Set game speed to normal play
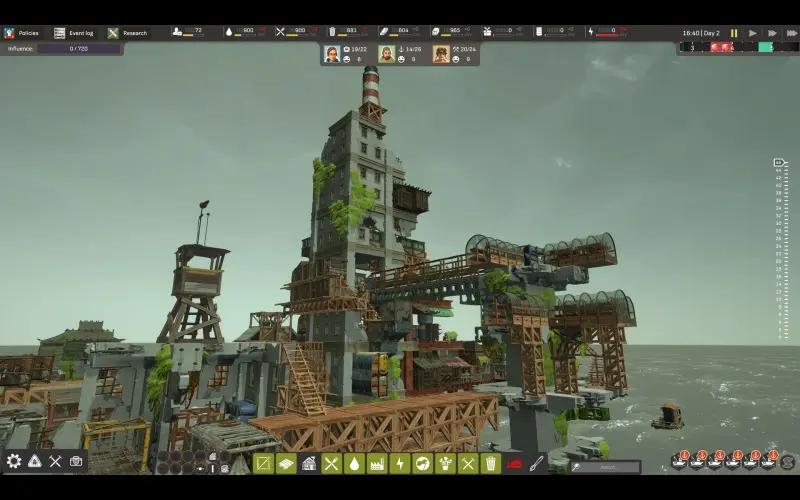Viewport: 800px width, 500px height. tap(752, 33)
